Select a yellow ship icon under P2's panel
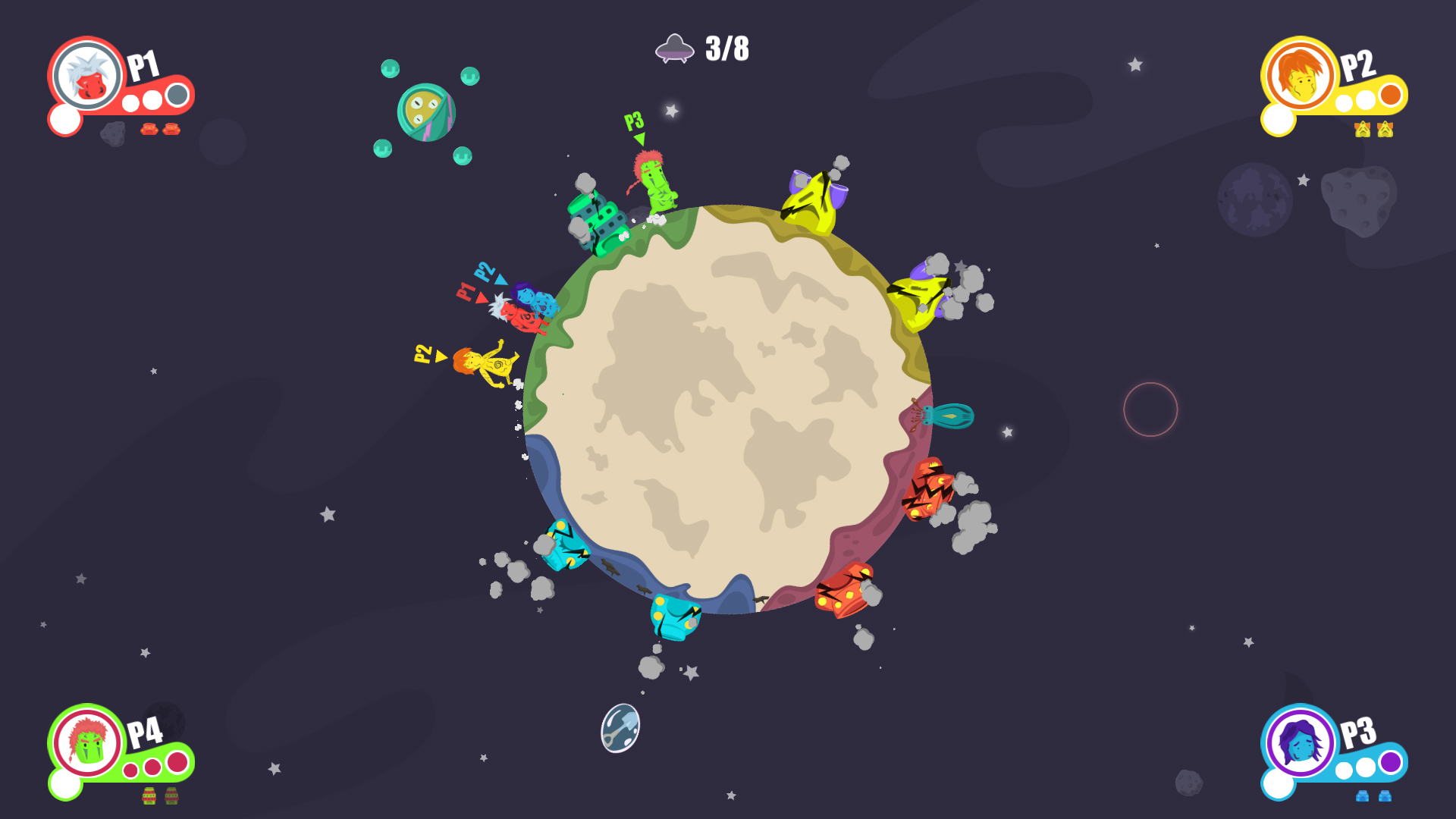The width and height of the screenshot is (1456, 819). 1363,129
